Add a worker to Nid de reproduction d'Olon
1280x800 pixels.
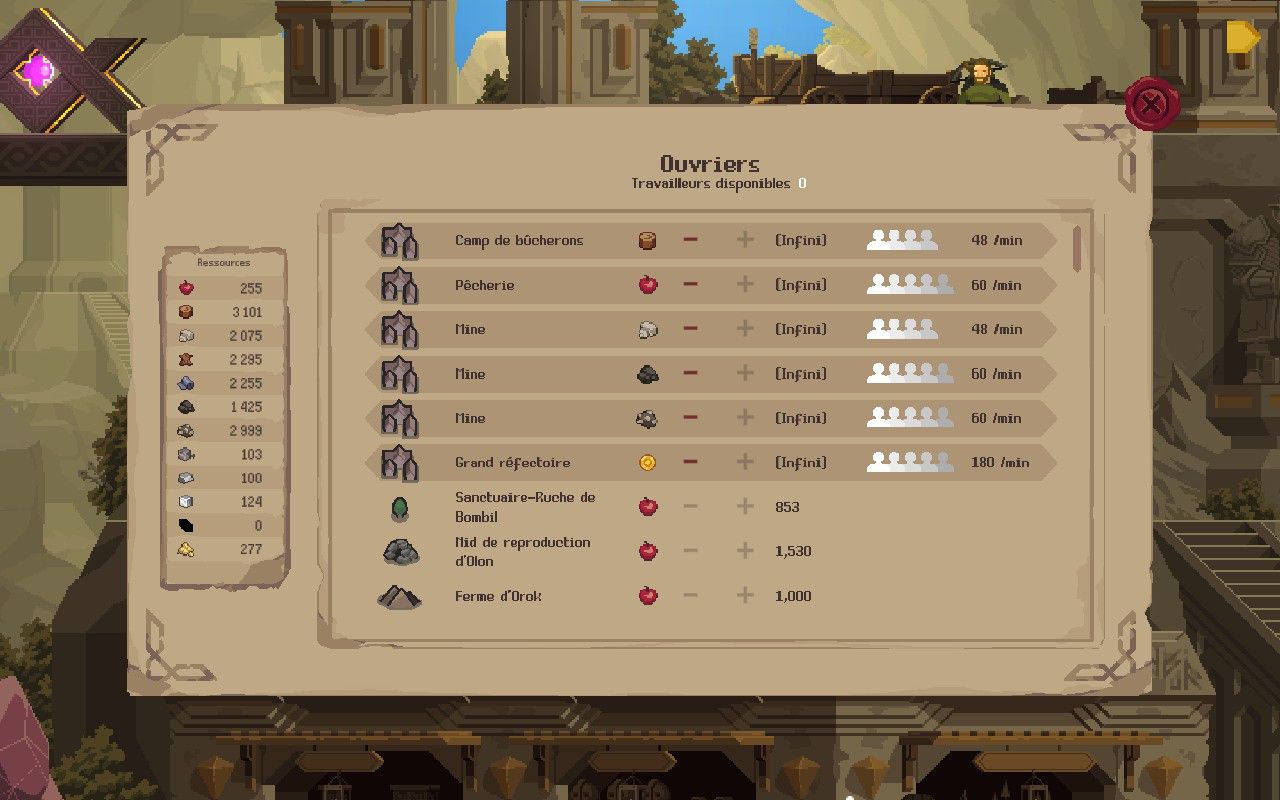pos(745,551)
